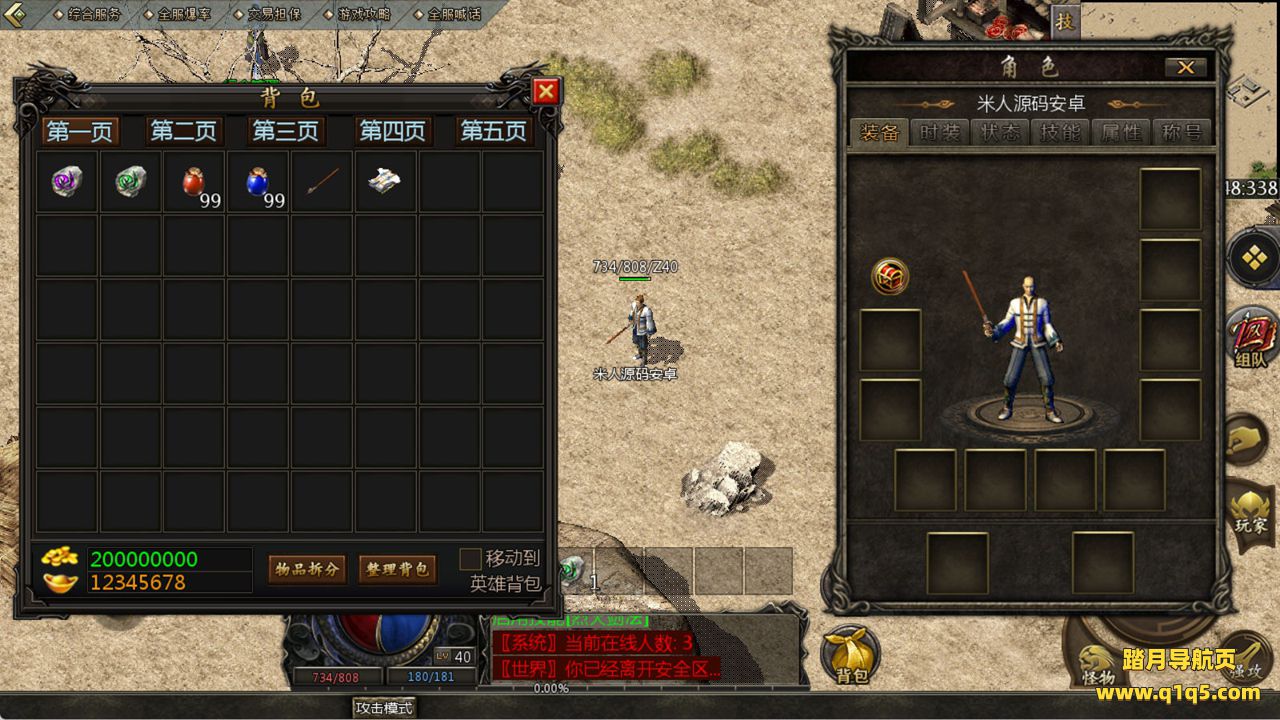
Task: Switch to backpack page 第二页
Action: (183, 131)
